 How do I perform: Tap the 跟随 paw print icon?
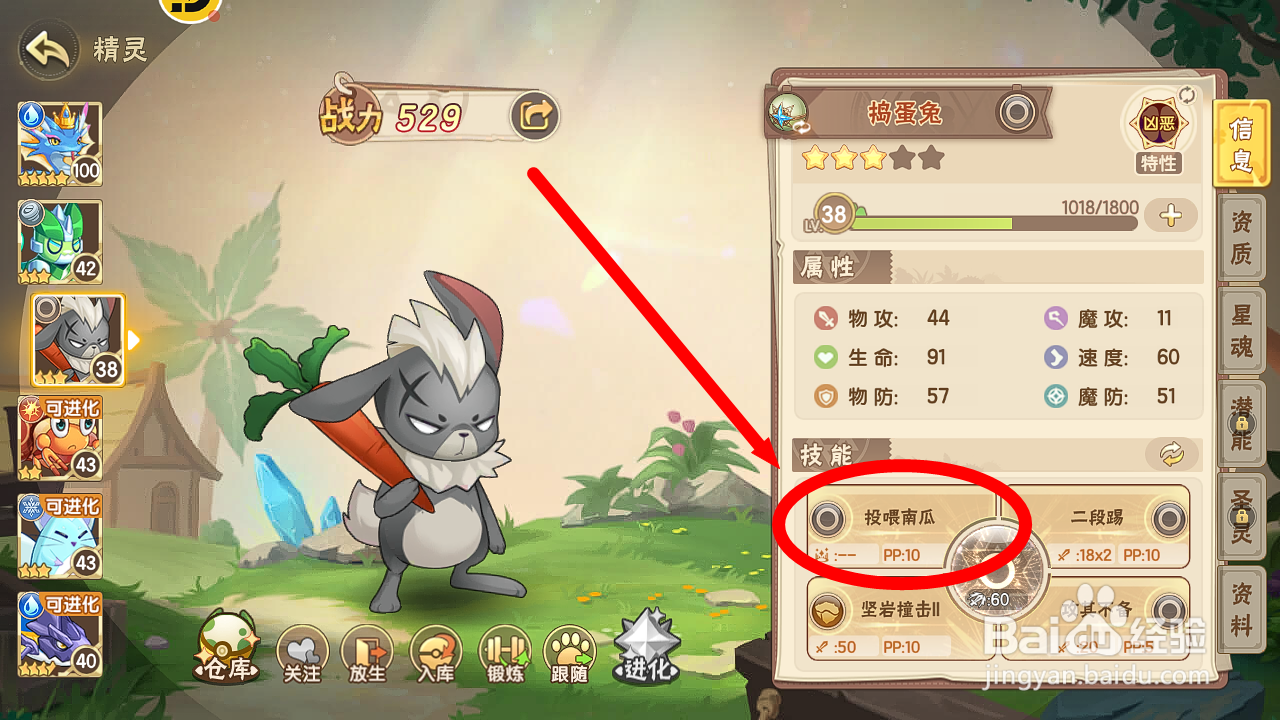(x=568, y=652)
